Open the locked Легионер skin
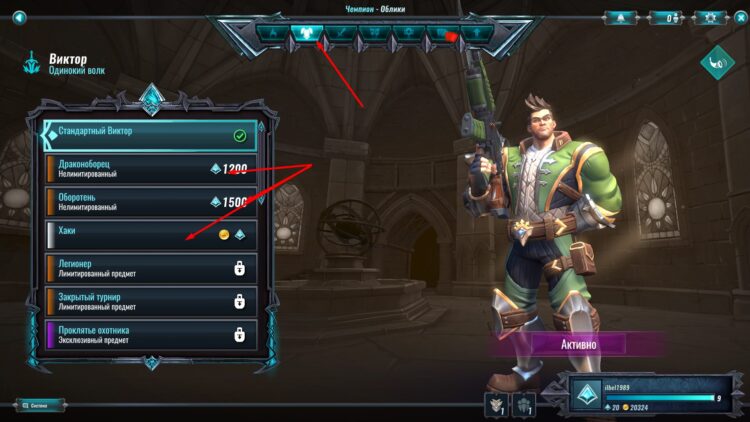Screen dimensions: 750x422 coord(150,267)
